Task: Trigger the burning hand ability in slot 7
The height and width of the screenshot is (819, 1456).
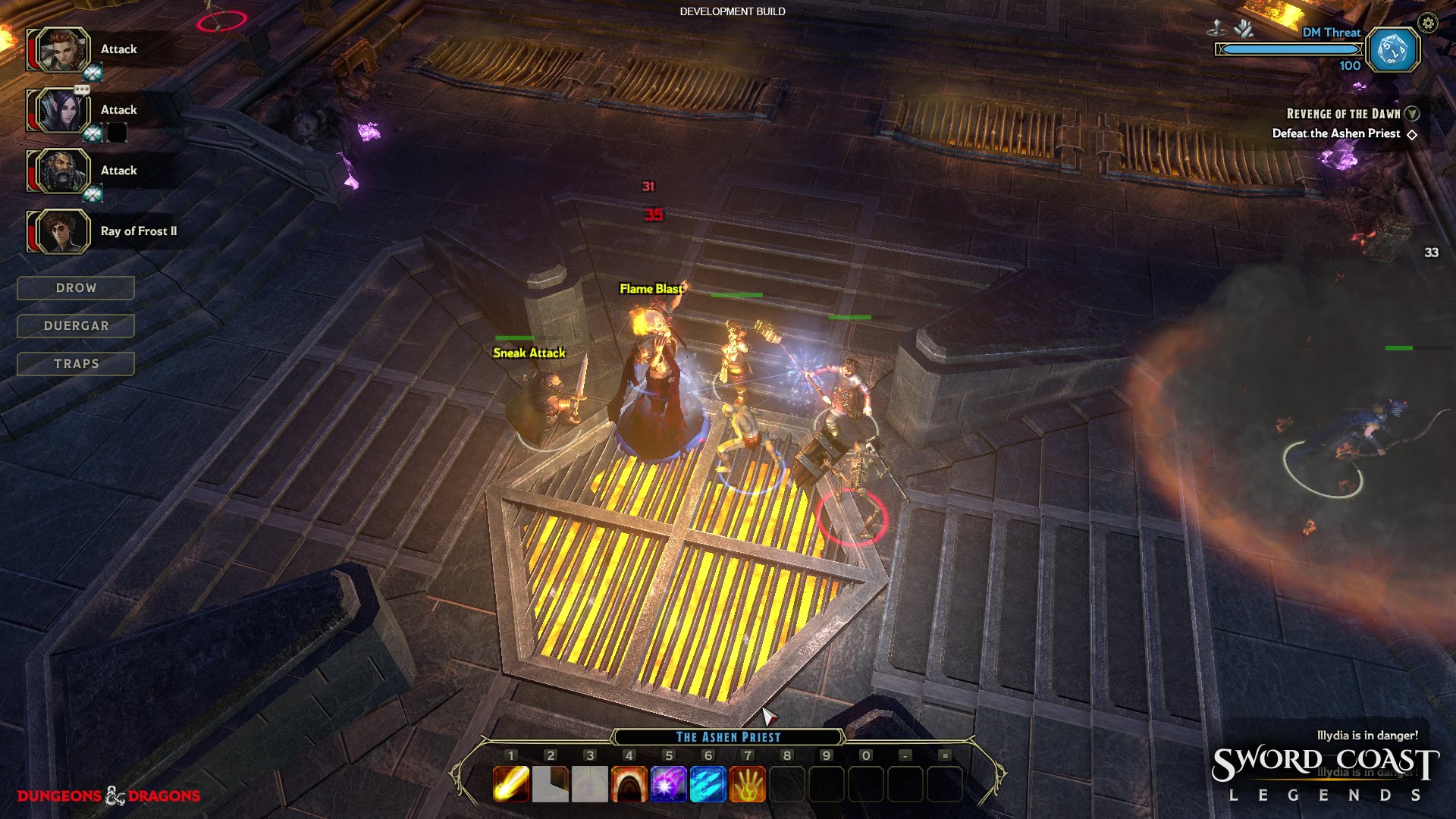Action: pyautogui.click(x=747, y=784)
